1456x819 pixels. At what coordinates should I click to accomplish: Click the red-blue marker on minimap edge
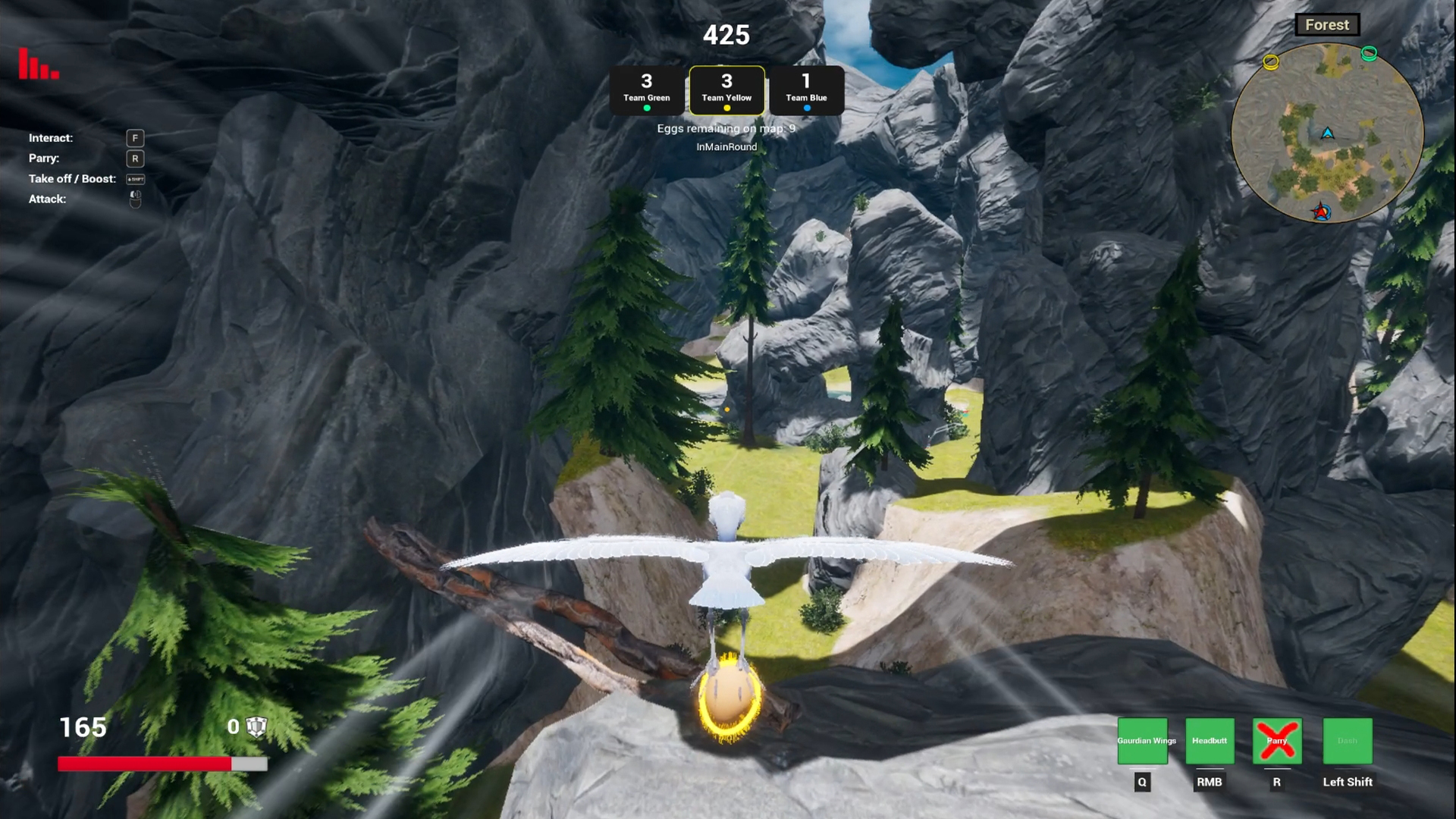(1322, 212)
